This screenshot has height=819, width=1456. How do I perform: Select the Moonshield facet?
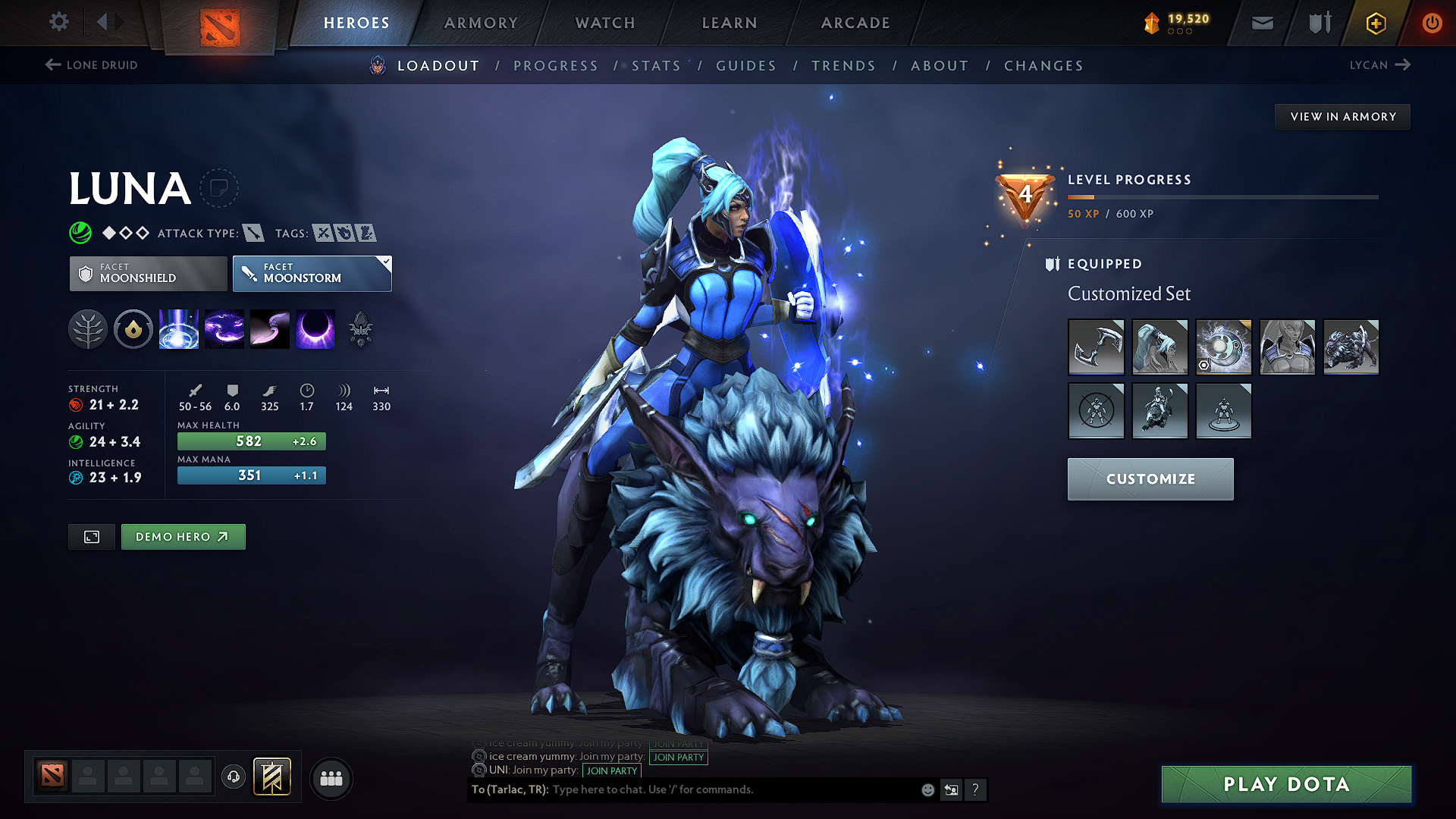click(147, 273)
